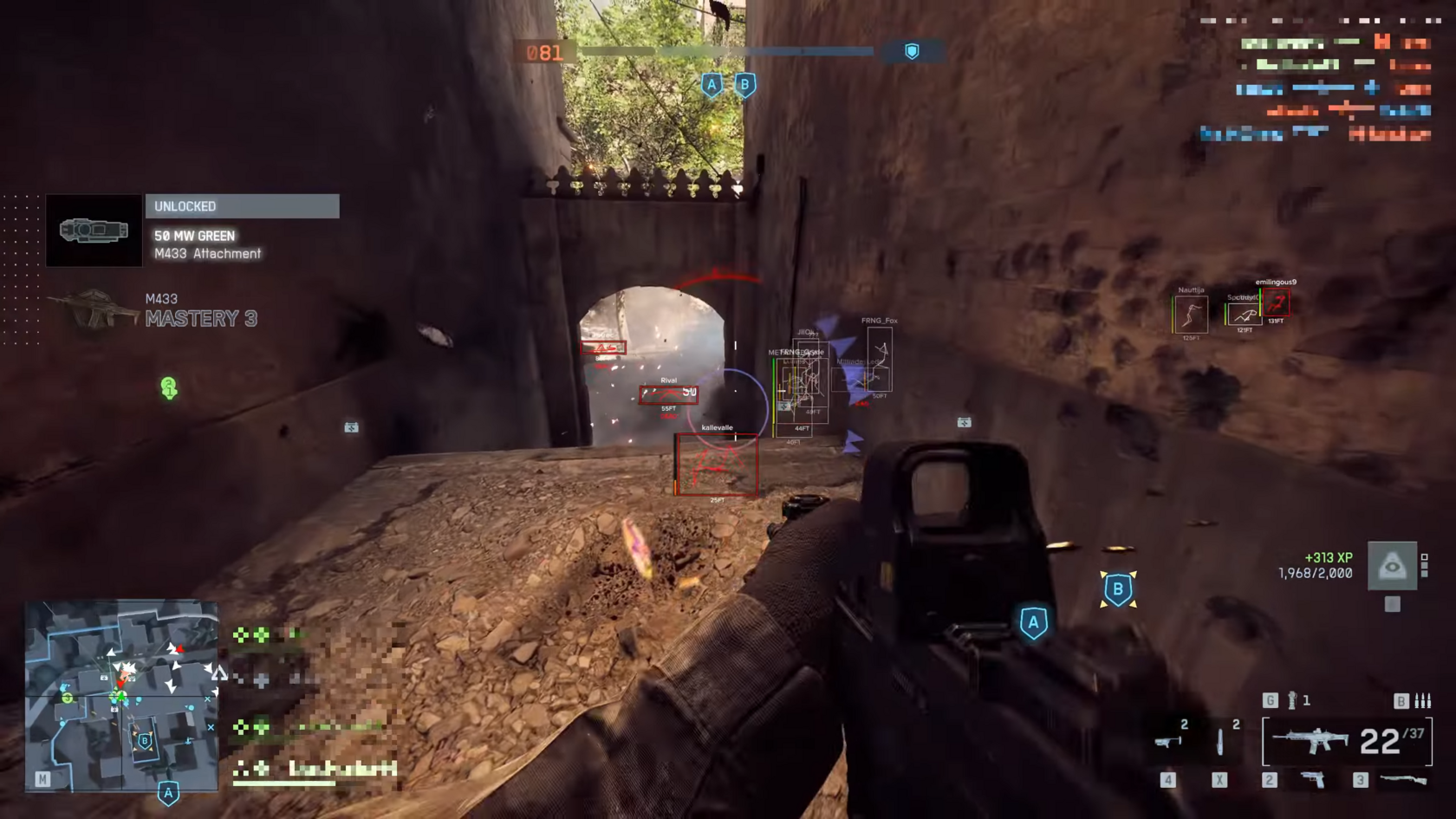Click the objective A shield marker above the archway
This screenshot has height=819, width=1456.
[712, 84]
